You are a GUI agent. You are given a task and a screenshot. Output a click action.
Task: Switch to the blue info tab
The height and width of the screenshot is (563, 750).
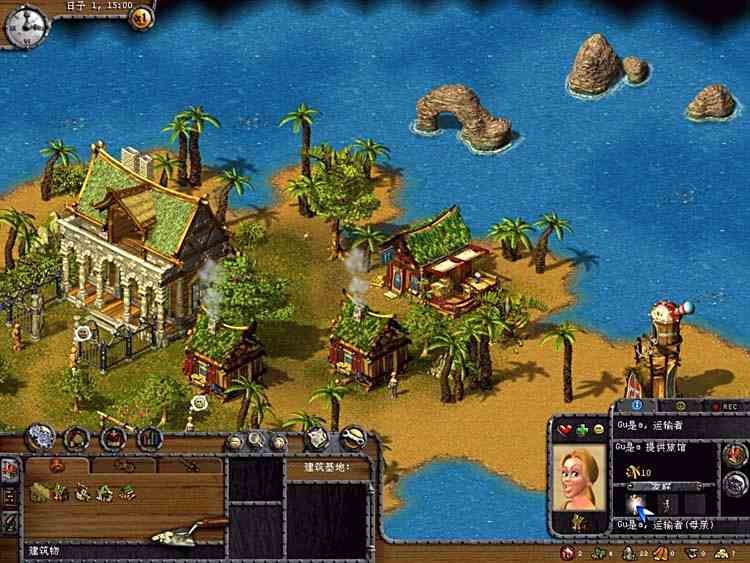(637, 407)
